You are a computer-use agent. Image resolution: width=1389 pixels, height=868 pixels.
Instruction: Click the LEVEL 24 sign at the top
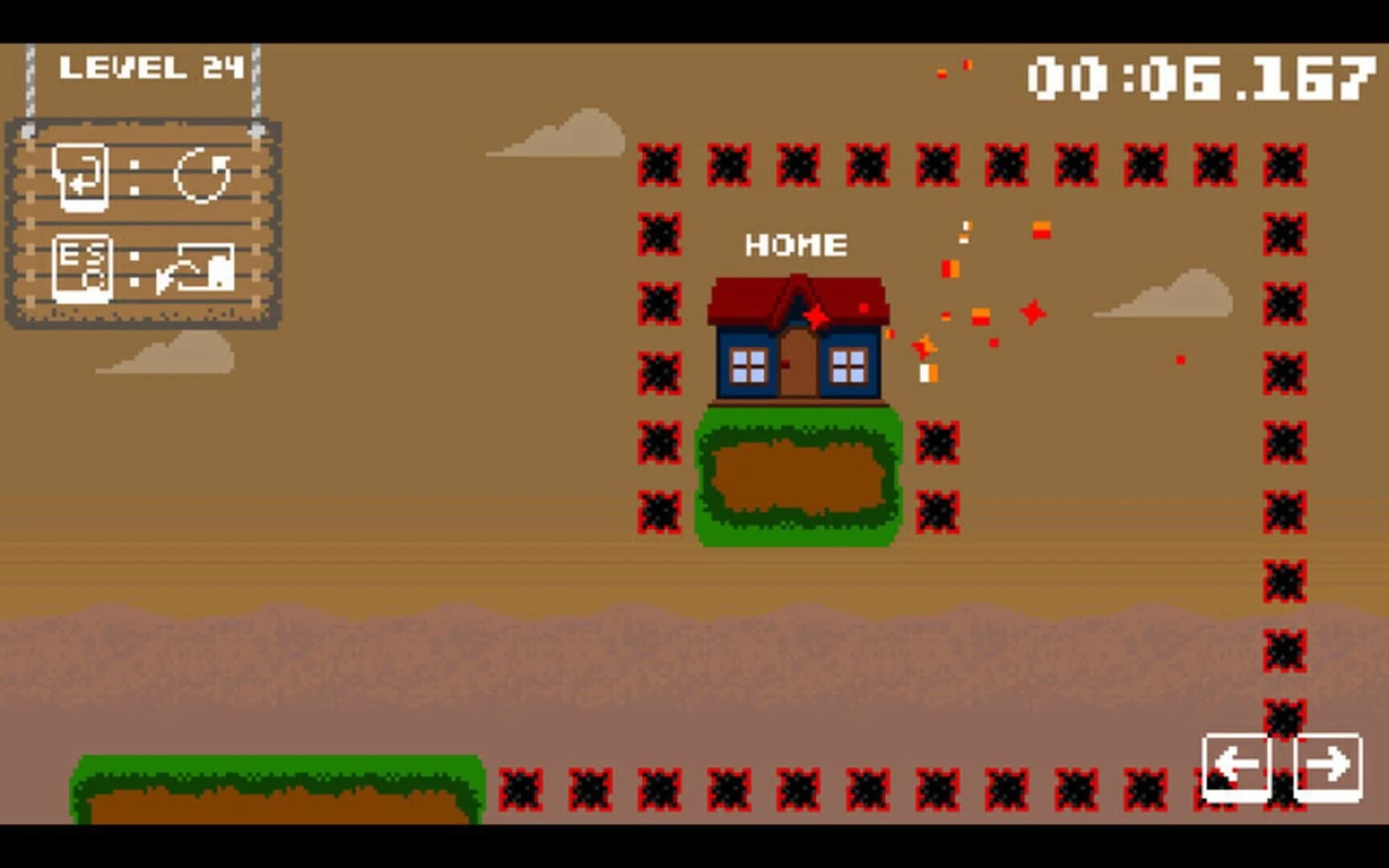click(x=153, y=68)
